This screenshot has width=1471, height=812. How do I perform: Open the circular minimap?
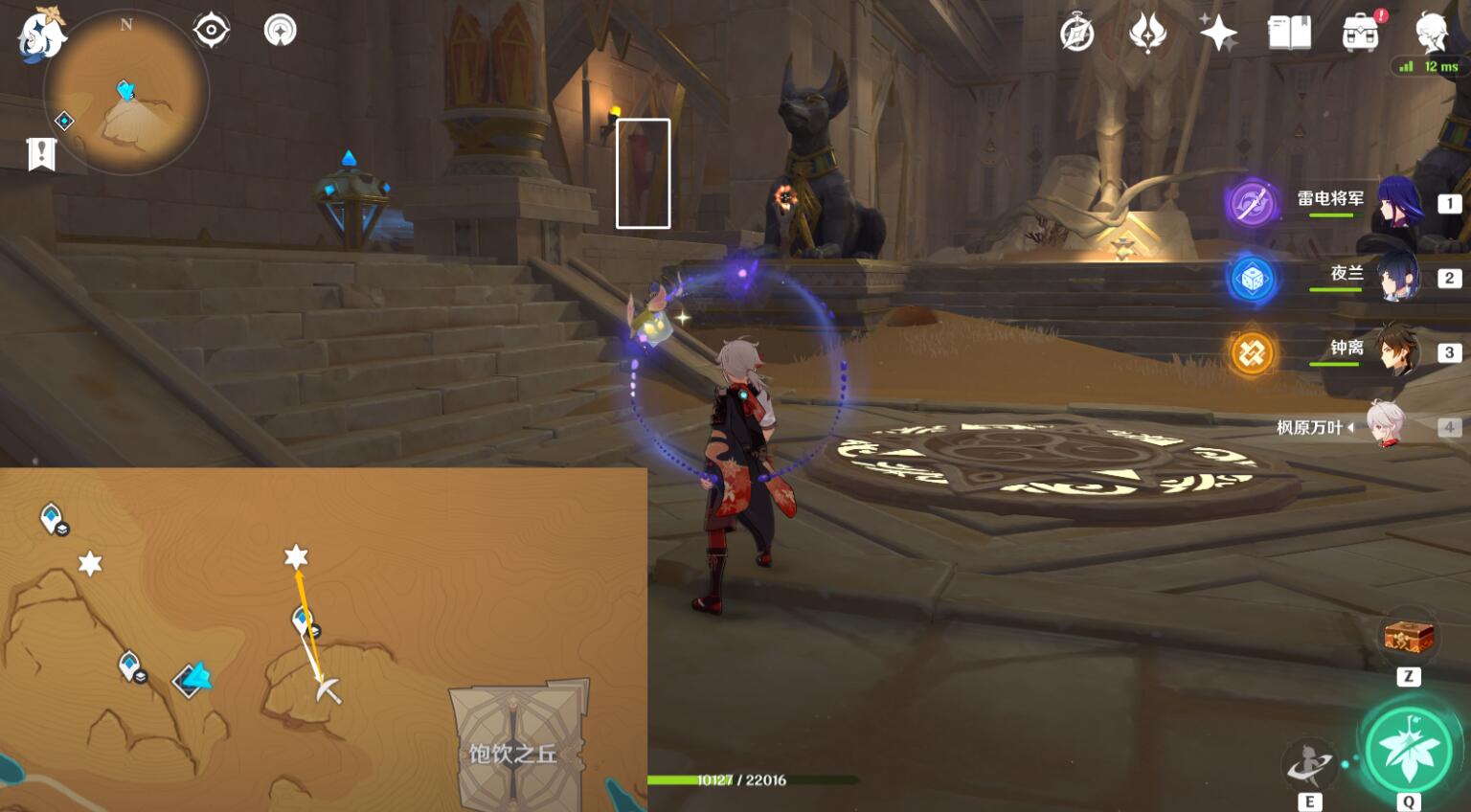(125, 93)
